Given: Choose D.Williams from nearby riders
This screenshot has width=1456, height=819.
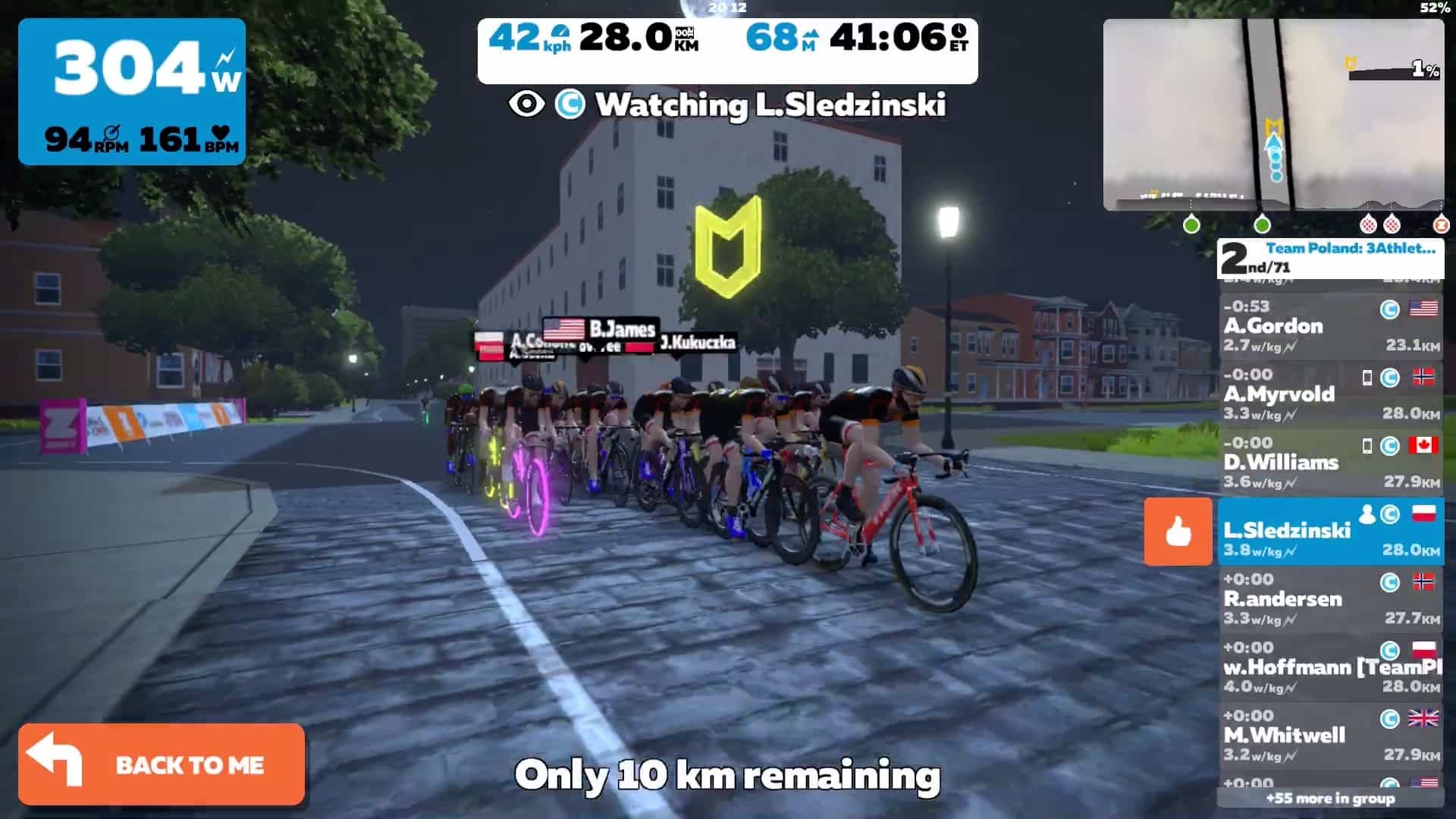Looking at the screenshot, I should coord(1330,463).
